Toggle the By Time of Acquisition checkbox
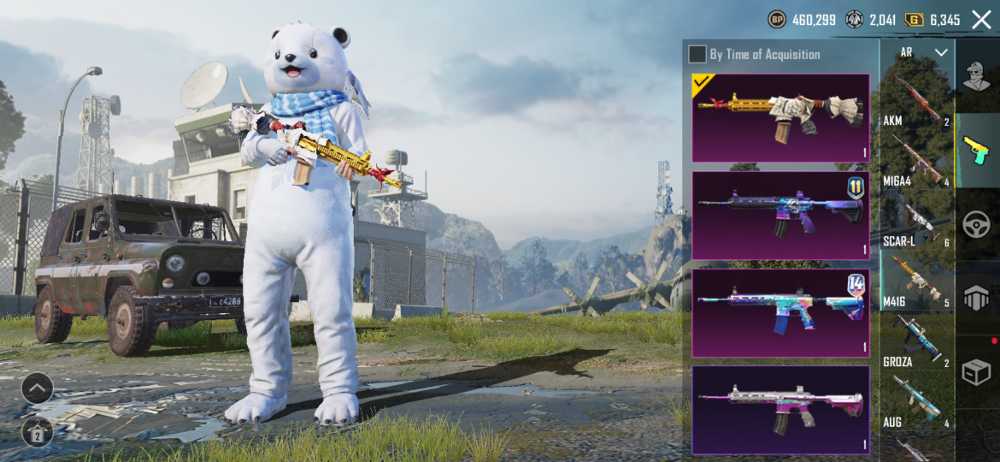Image resolution: width=1000 pixels, height=462 pixels. [x=697, y=54]
